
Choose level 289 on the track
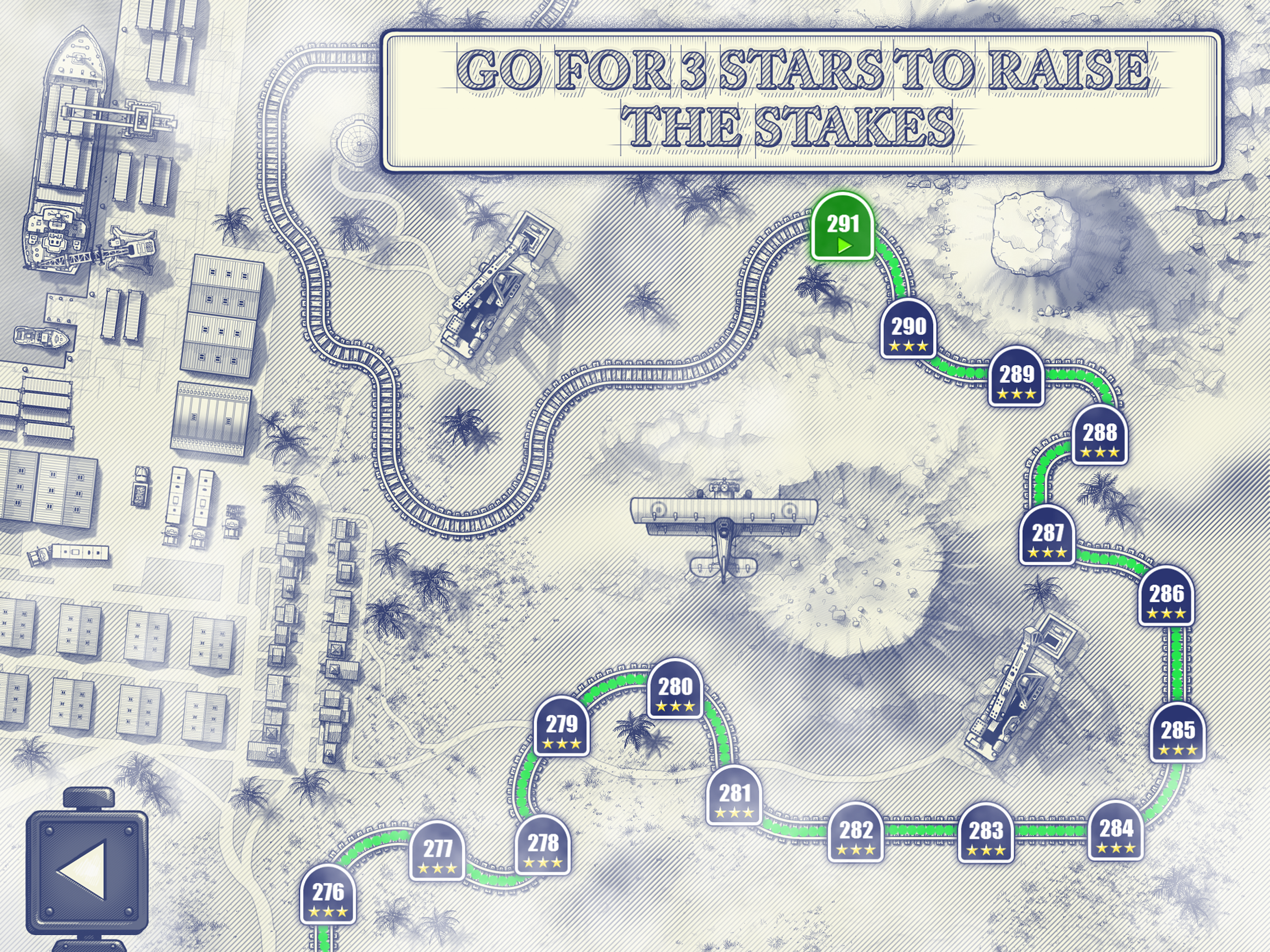pos(1016,378)
